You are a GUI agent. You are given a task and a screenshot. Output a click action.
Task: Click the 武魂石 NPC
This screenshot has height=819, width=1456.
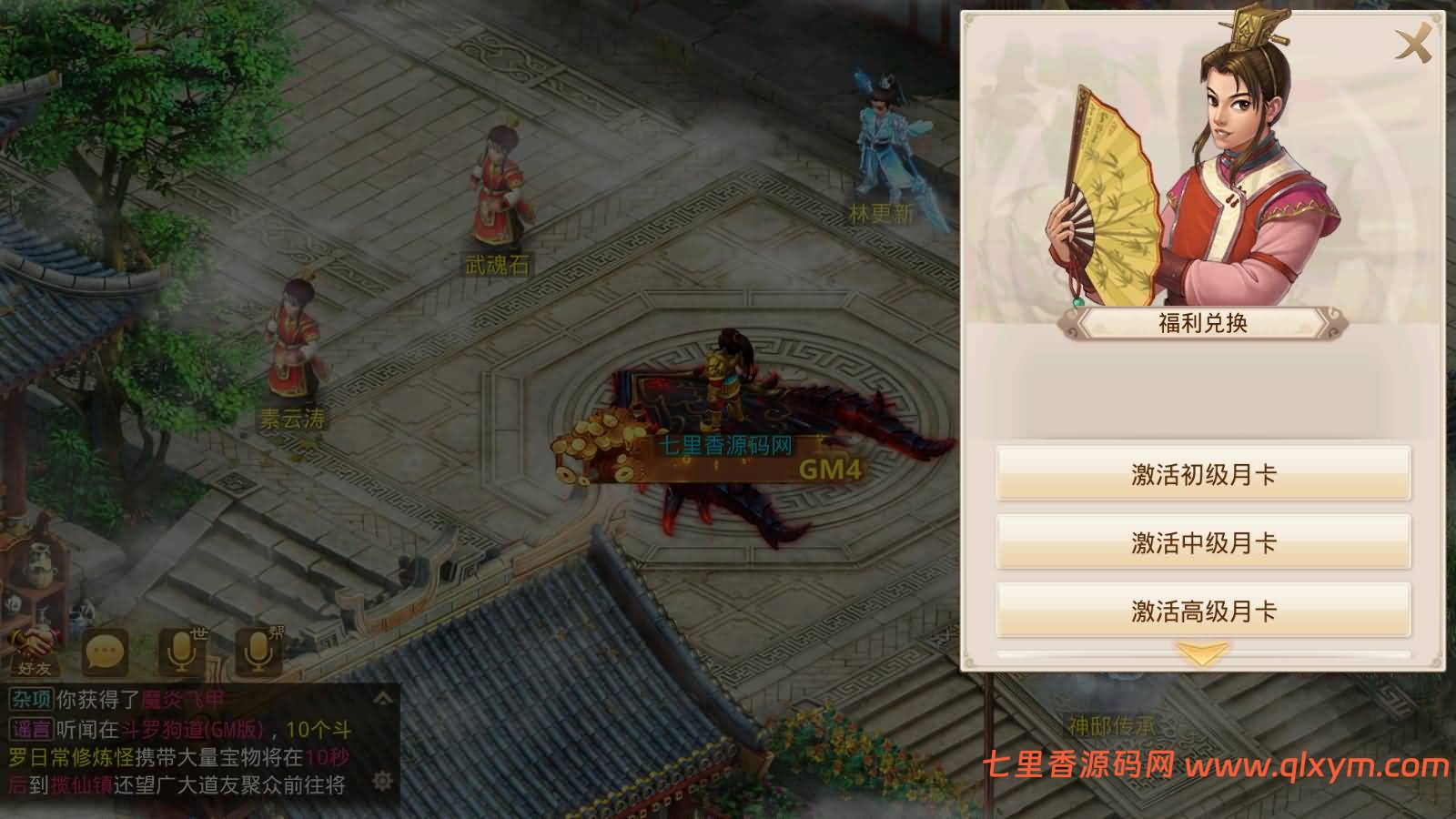(499, 196)
